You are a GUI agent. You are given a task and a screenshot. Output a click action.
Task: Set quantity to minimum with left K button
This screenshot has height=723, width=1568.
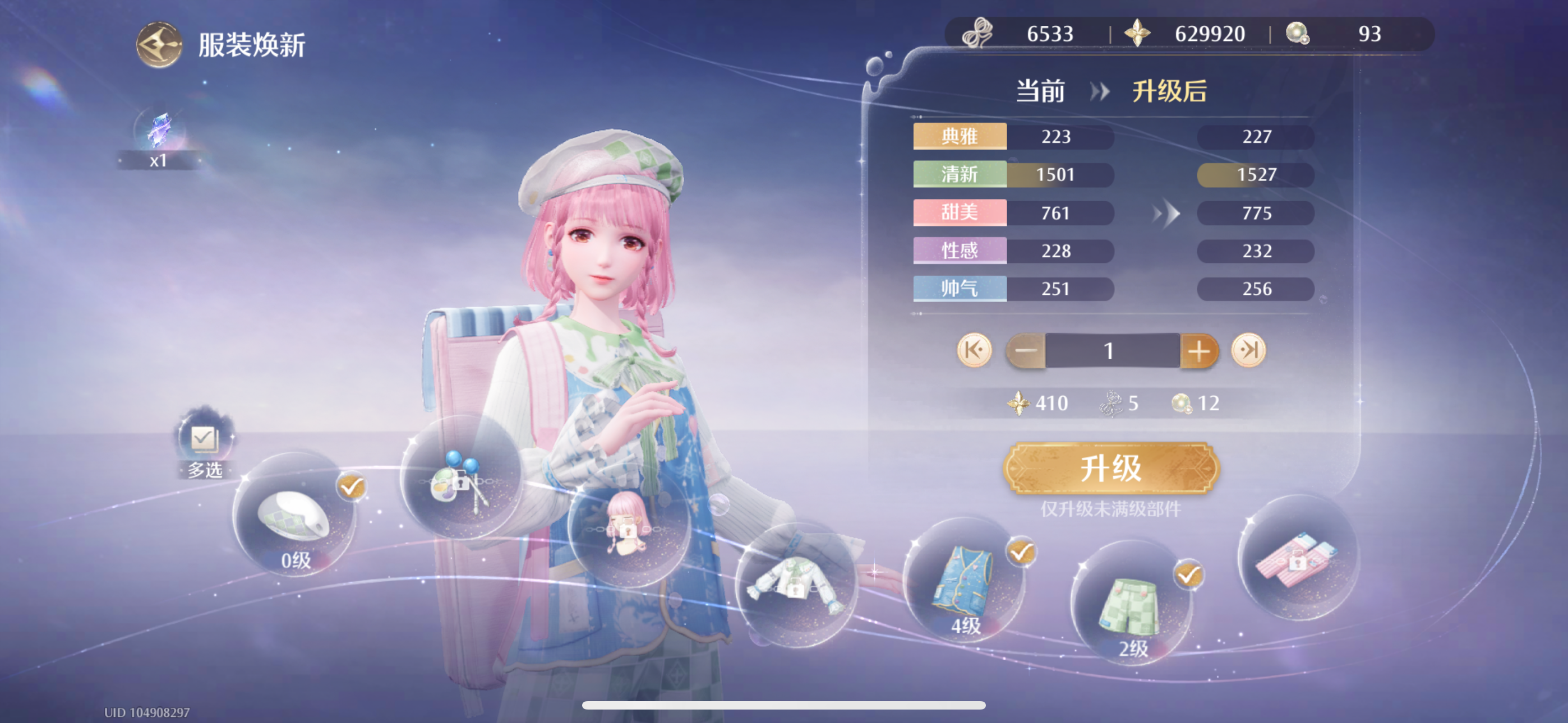tap(975, 350)
